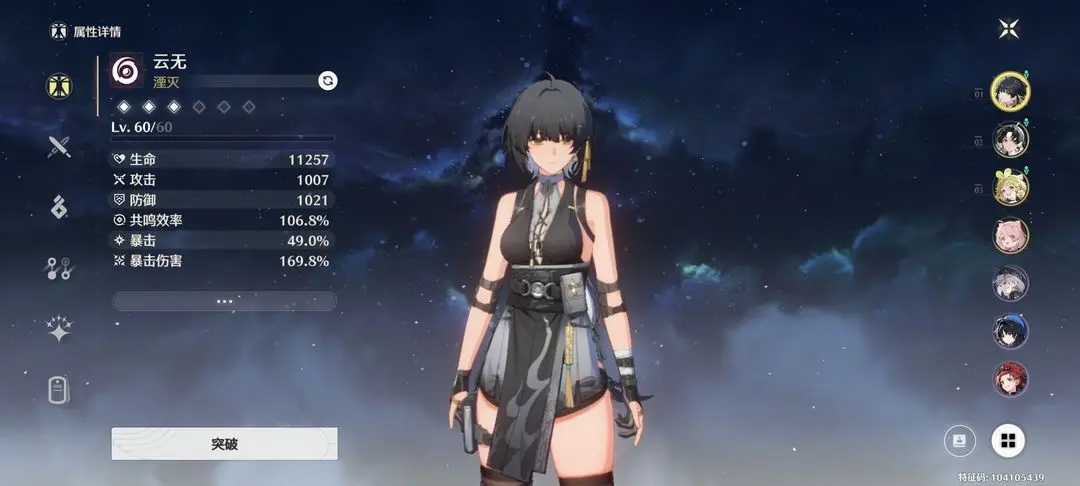Open the resonance chain tab with the sparkle icon

(x=59, y=329)
